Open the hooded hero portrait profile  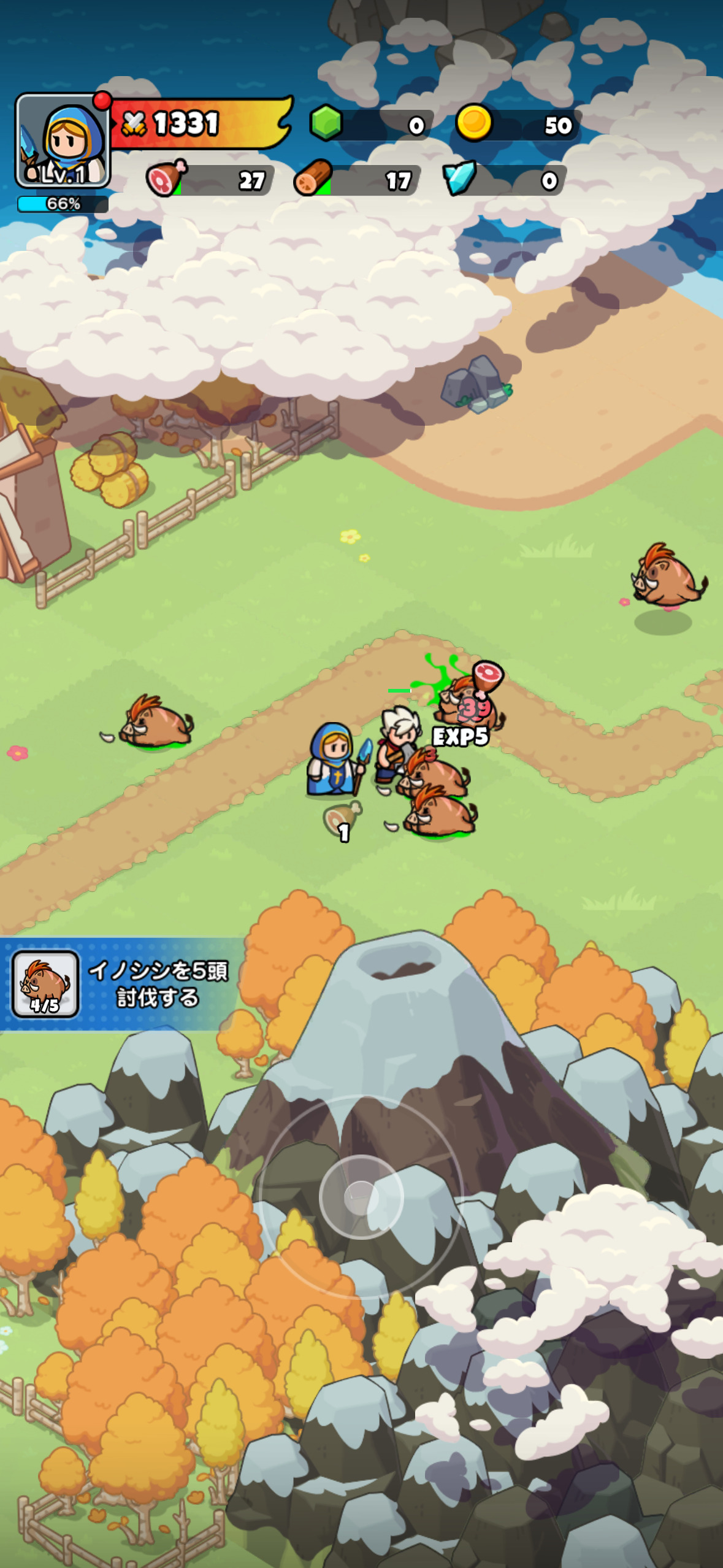(x=63, y=140)
